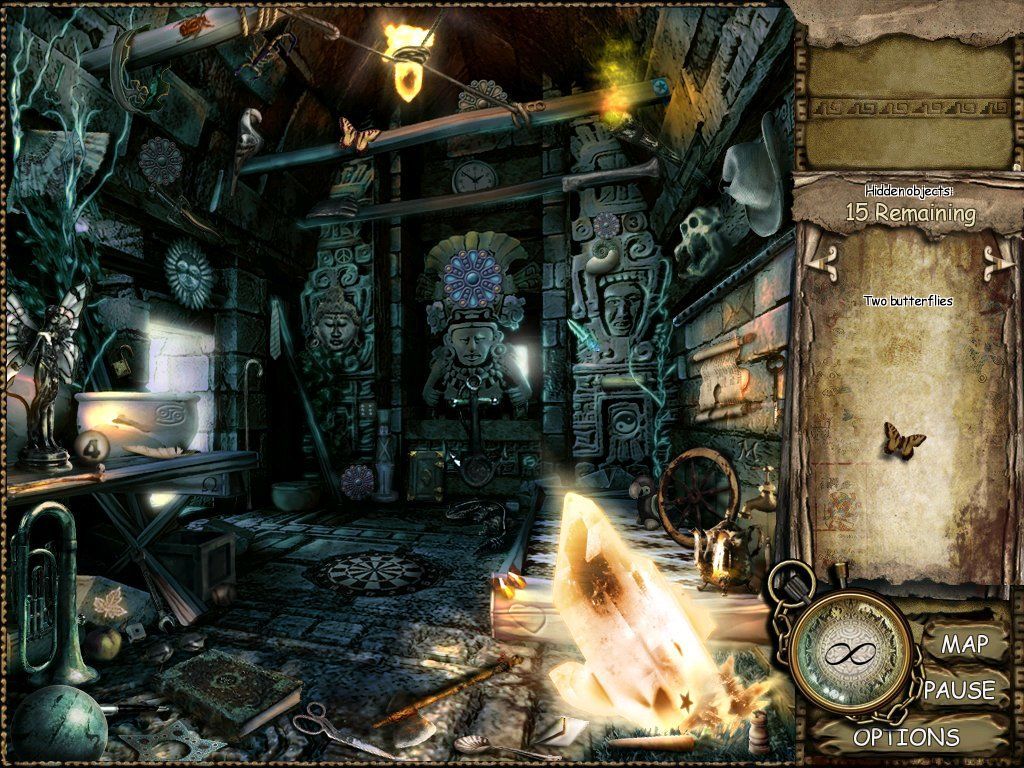Pause the game with the PAUSE button
The height and width of the screenshot is (768, 1024).
pos(959,690)
